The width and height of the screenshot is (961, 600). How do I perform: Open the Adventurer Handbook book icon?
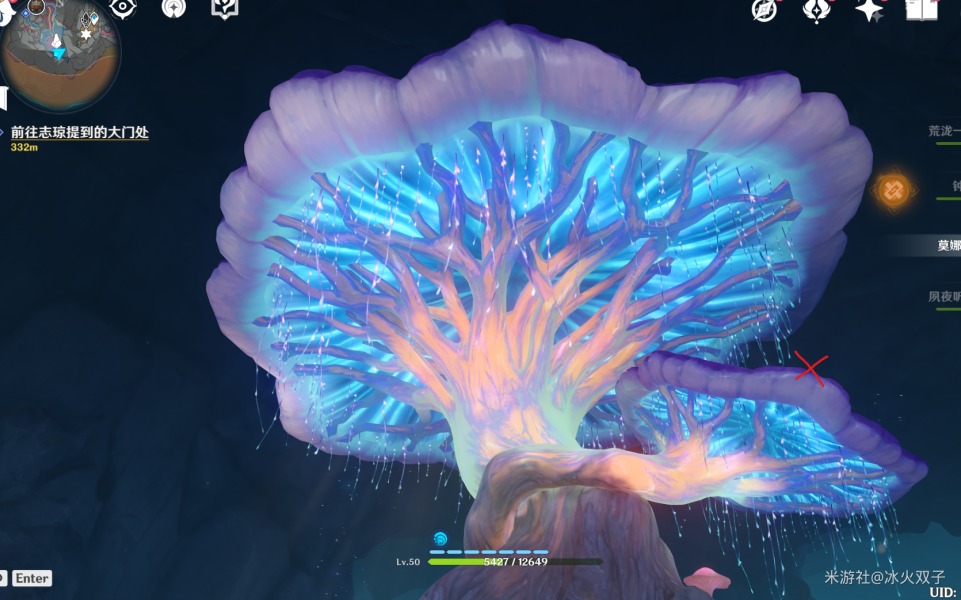[921, 9]
